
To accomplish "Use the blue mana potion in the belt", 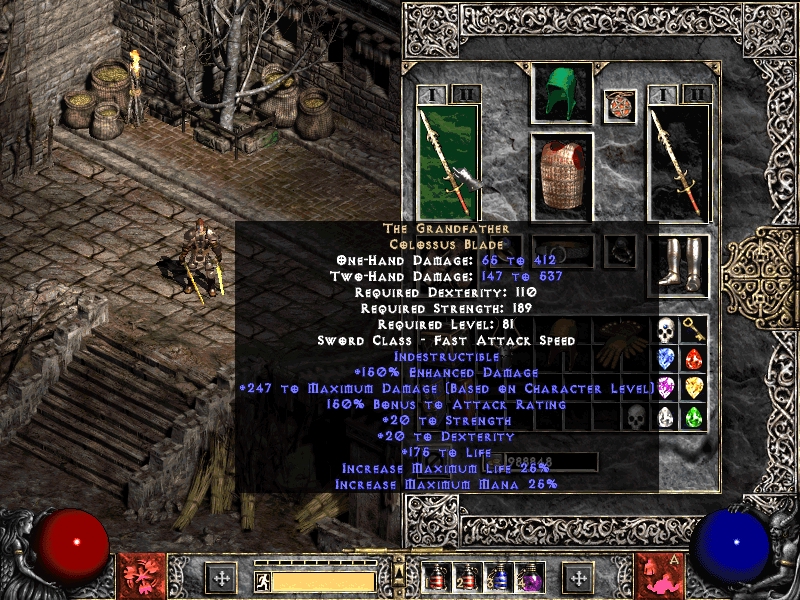I will point(498,578).
